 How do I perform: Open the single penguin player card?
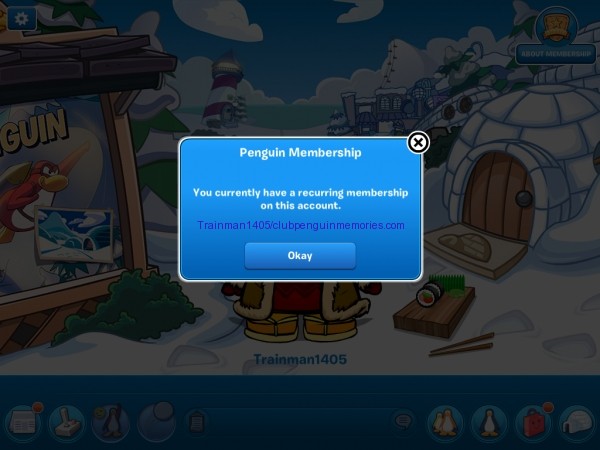(488, 423)
